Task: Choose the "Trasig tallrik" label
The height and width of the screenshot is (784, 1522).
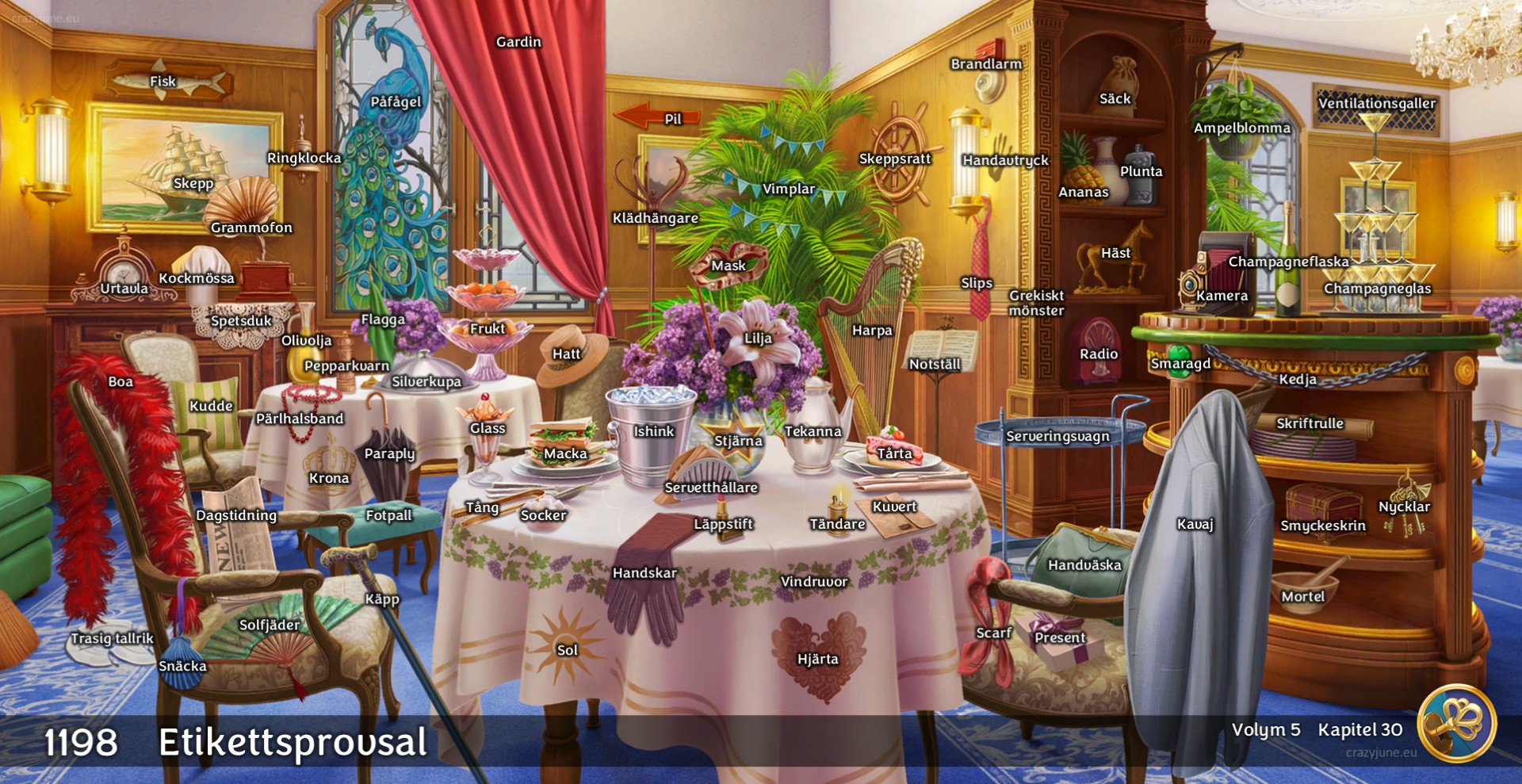Action: pyautogui.click(x=112, y=638)
